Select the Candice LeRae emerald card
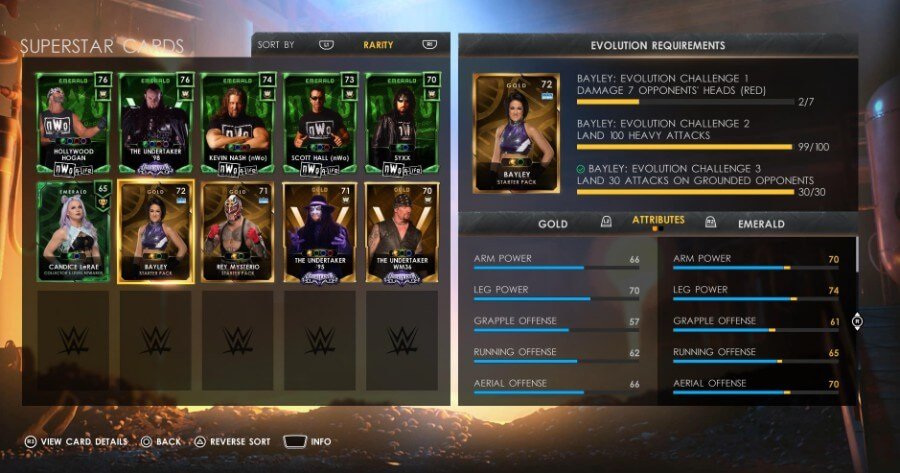This screenshot has width=900, height=473. click(x=73, y=231)
